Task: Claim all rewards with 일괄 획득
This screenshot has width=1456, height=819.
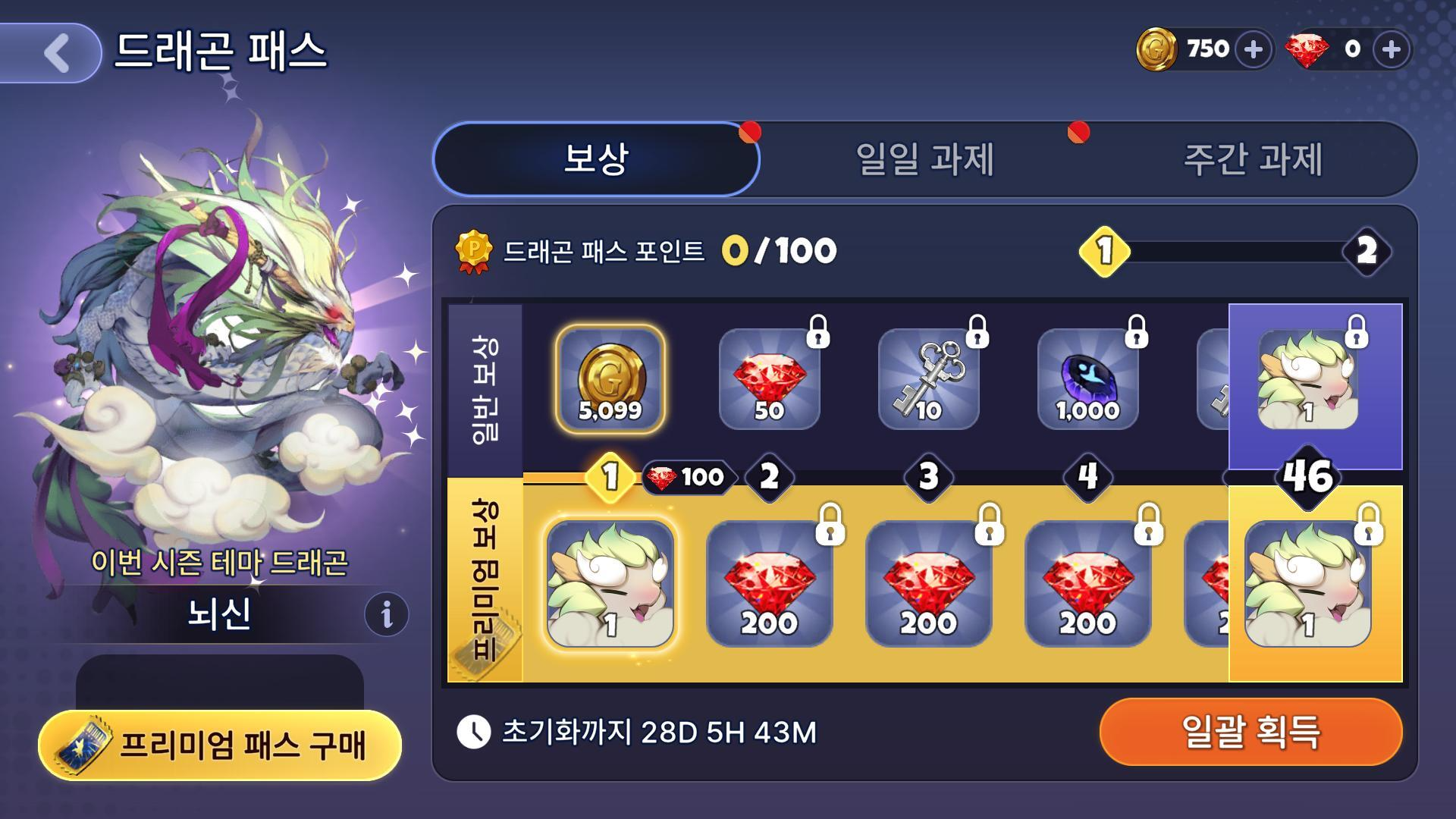Action: point(1250,732)
